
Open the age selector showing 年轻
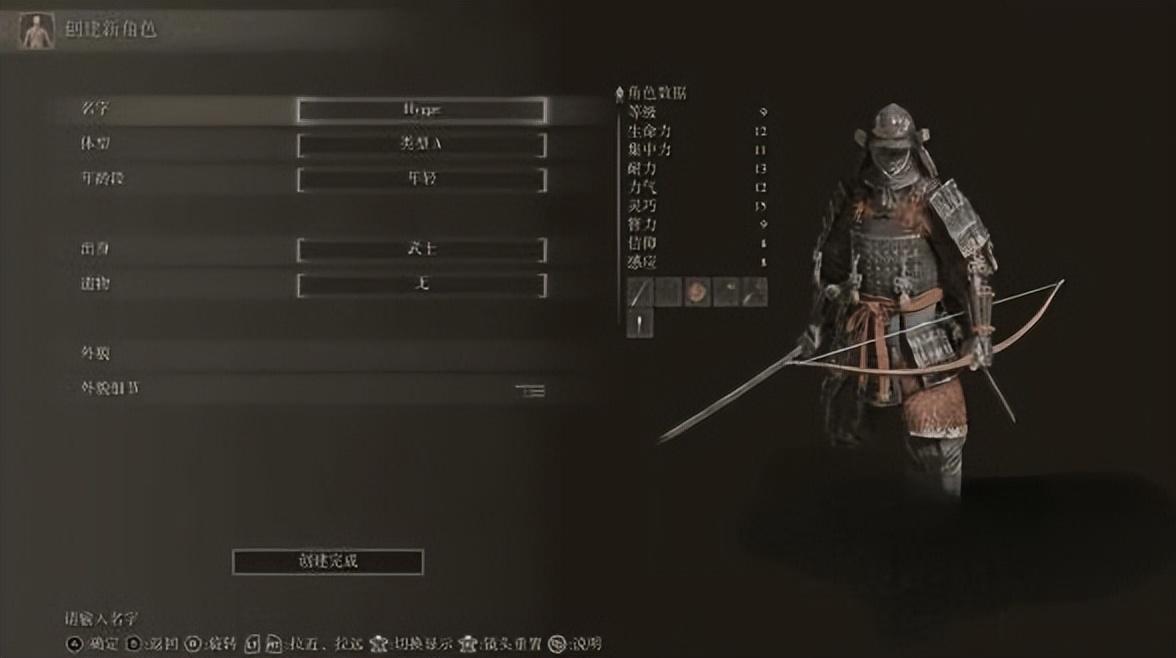click(421, 180)
